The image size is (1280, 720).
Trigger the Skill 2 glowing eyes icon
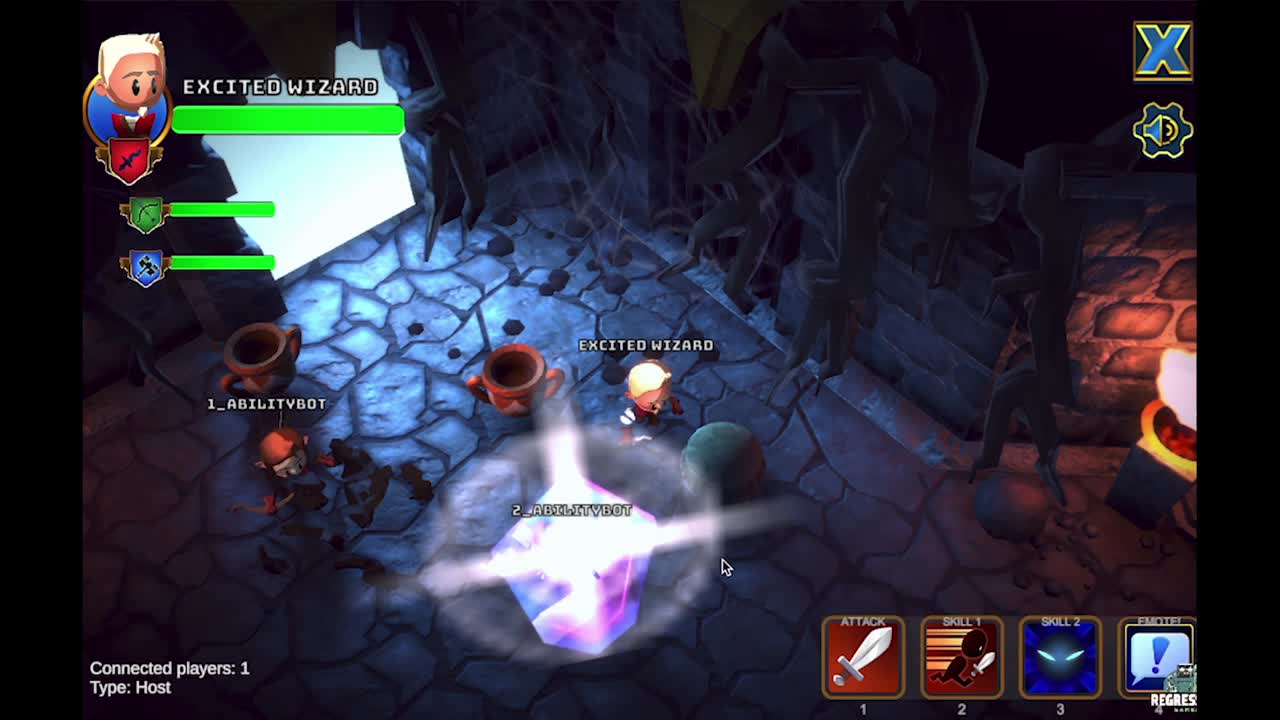pos(1060,658)
